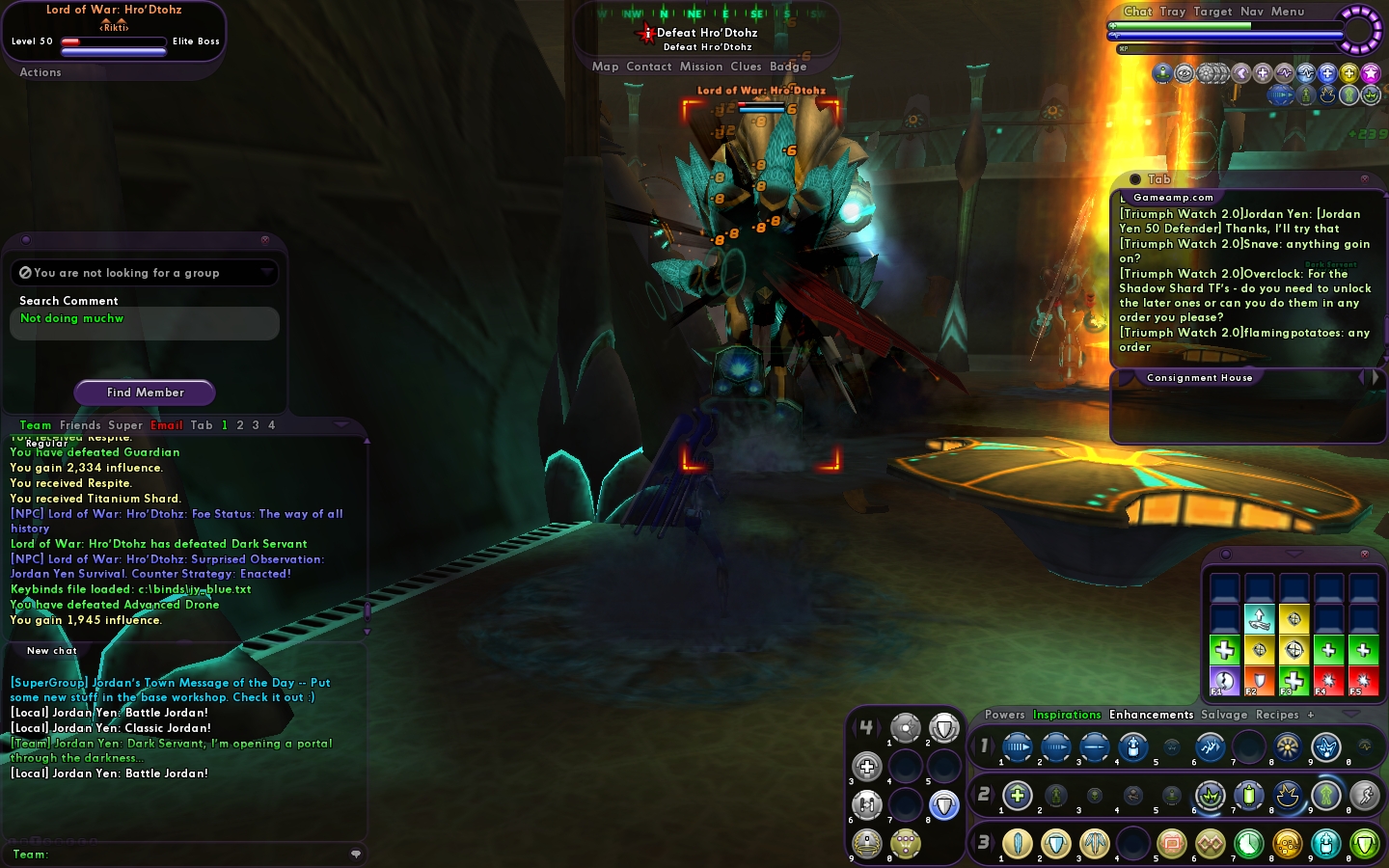Switch to the Super group tab
The image size is (1389, 868).
coord(125,425)
